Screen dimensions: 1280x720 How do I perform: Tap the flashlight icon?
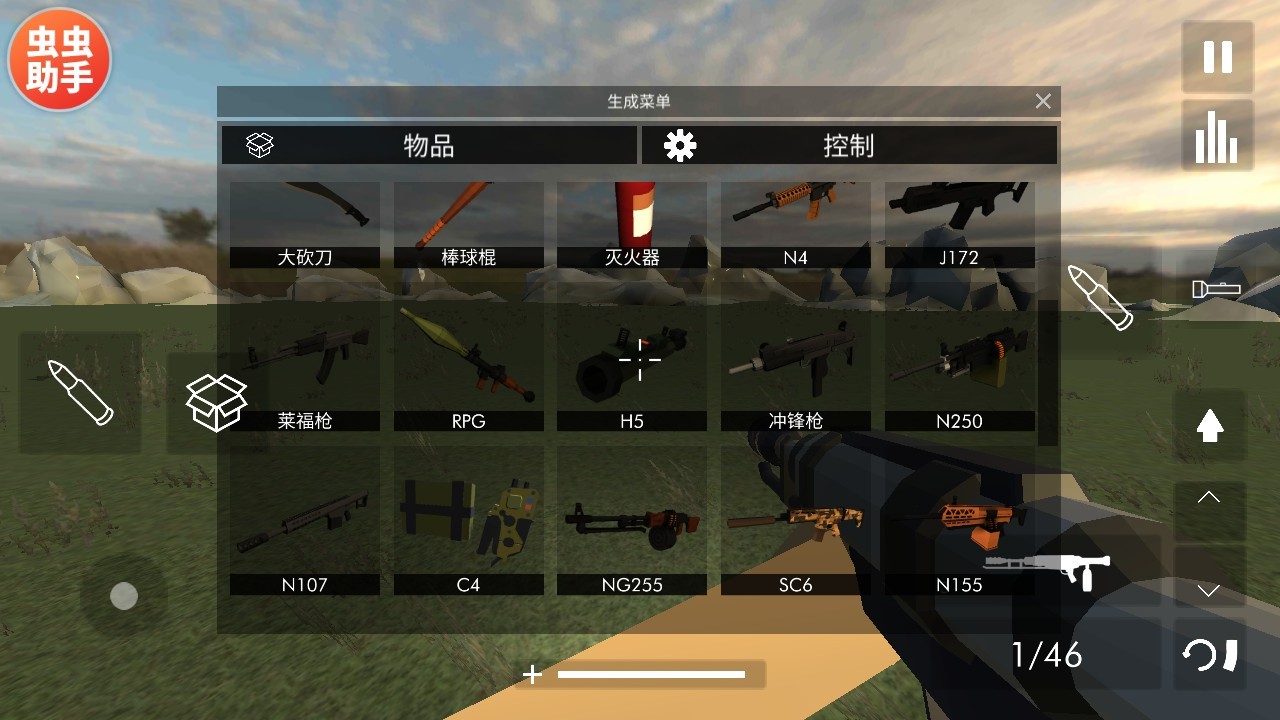click(x=1216, y=289)
